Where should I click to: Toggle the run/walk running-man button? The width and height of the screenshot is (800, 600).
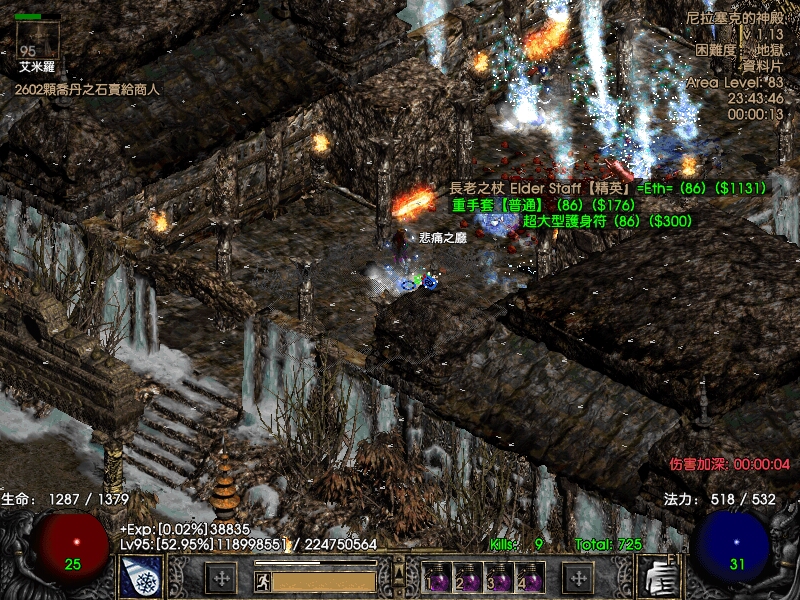260,578
